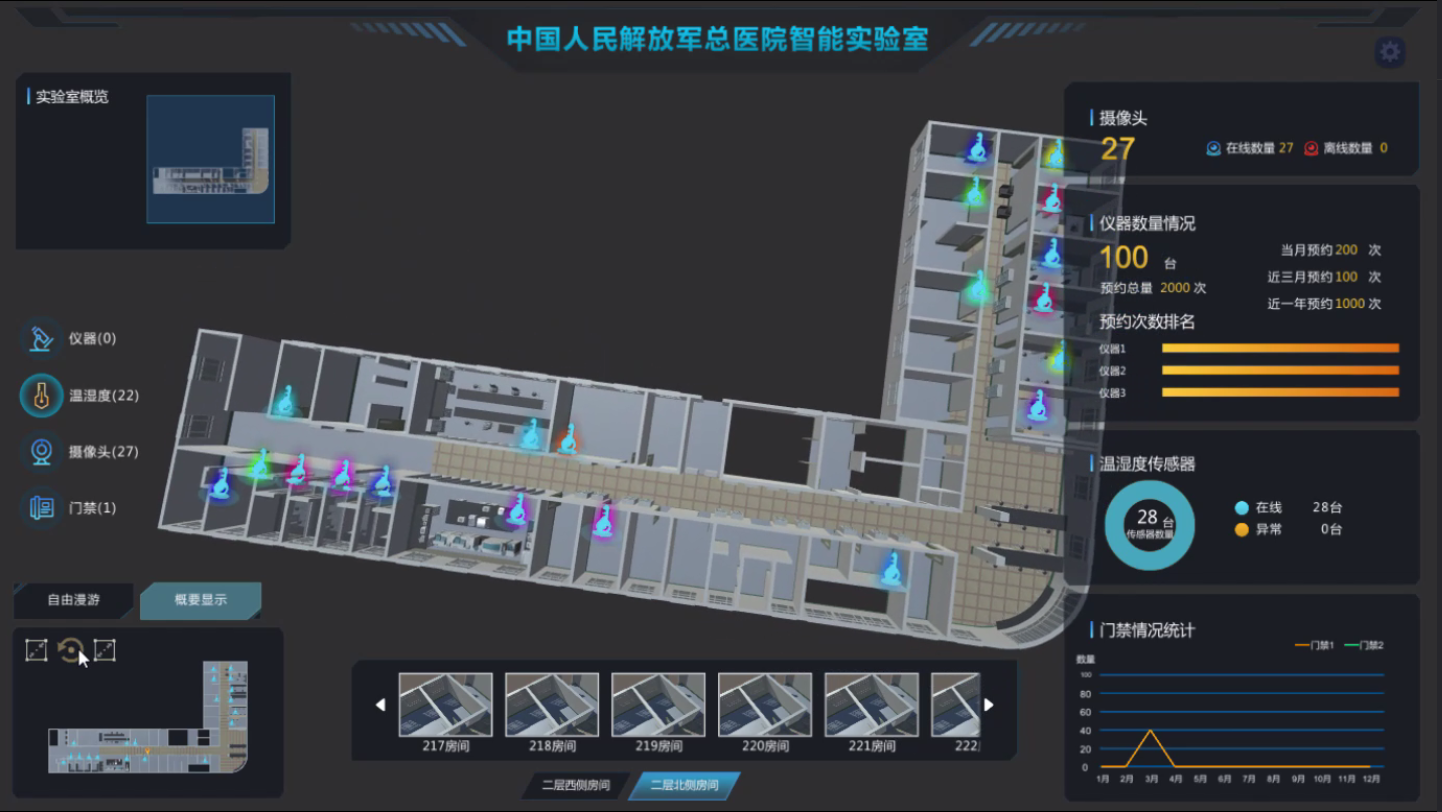Click the left zoom-extent icon in mini-map toolbar
Screen dimensions: 1442x812
point(35,649)
